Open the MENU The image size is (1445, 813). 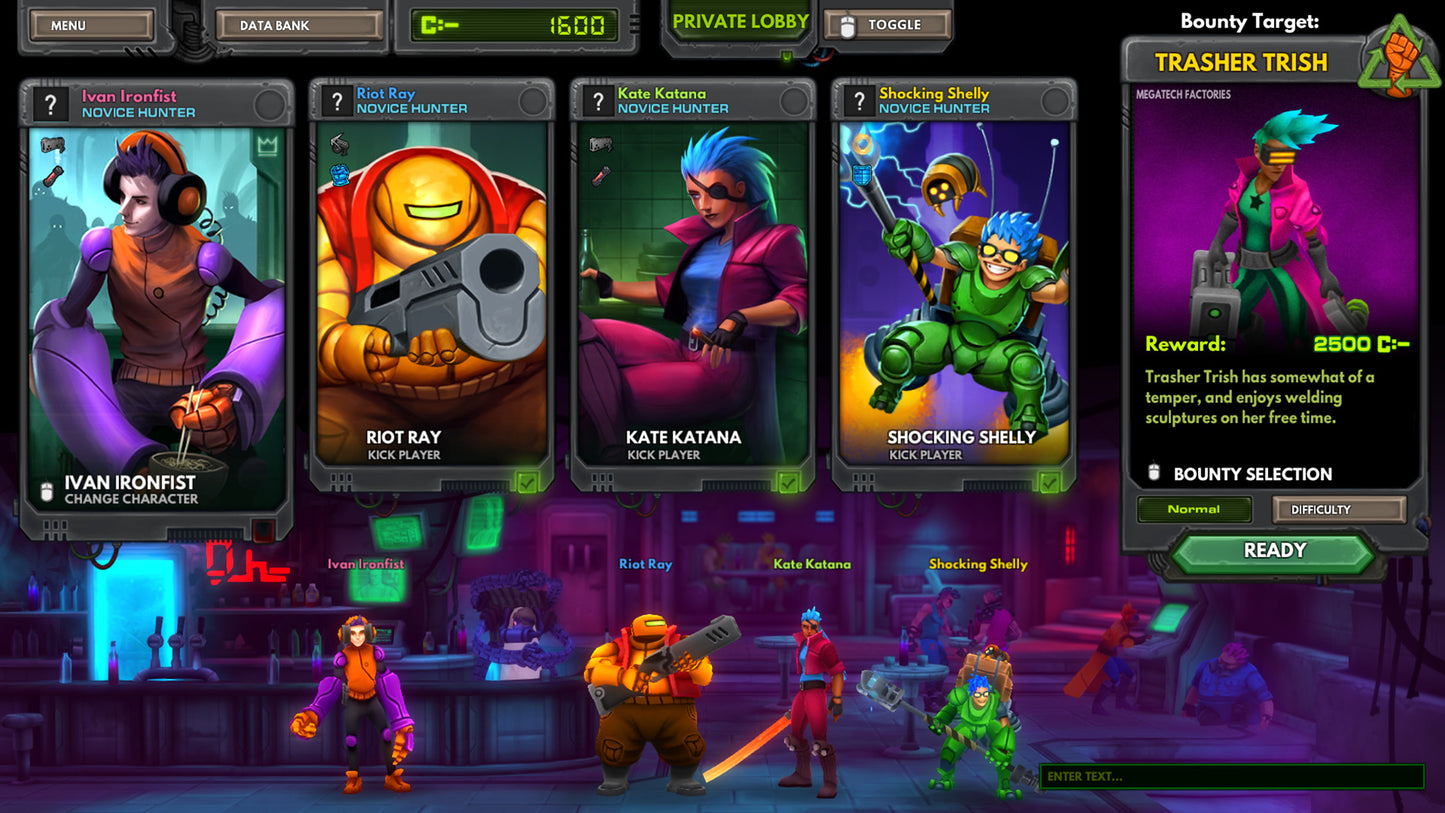[x=90, y=24]
